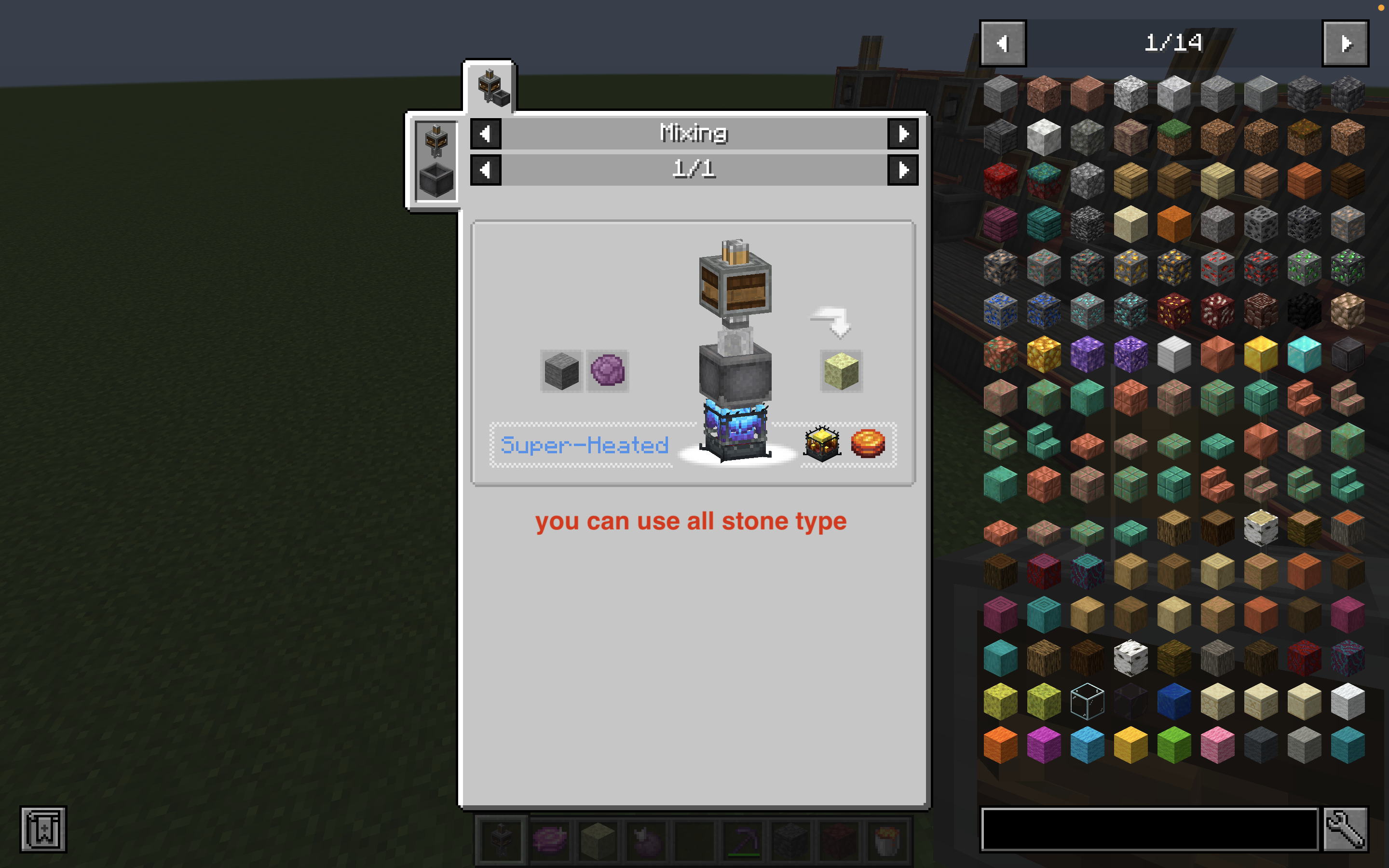Image resolution: width=1389 pixels, height=868 pixels.
Task: Go to the next item list page from 1/14
Action: coord(1346,43)
